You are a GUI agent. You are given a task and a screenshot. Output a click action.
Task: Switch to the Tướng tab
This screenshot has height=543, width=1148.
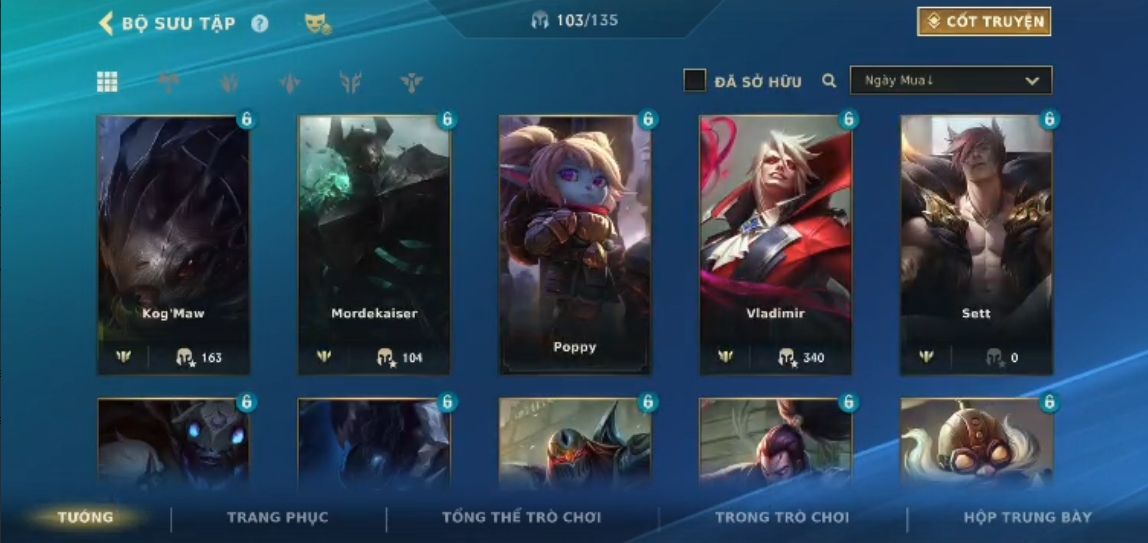point(86,517)
